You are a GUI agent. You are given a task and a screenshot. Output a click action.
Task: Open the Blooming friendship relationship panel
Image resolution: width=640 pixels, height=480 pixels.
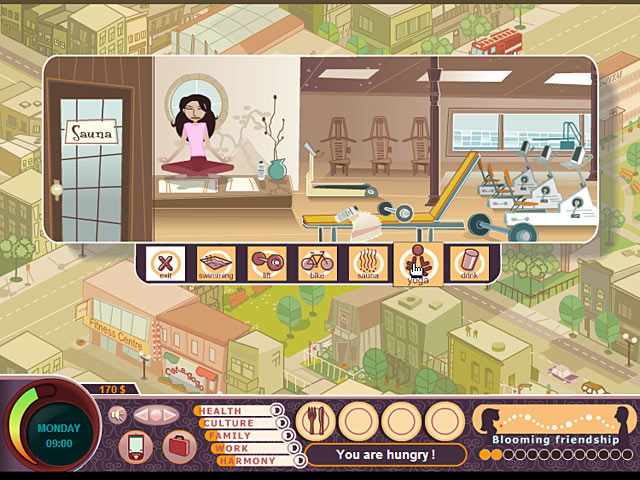(554, 428)
